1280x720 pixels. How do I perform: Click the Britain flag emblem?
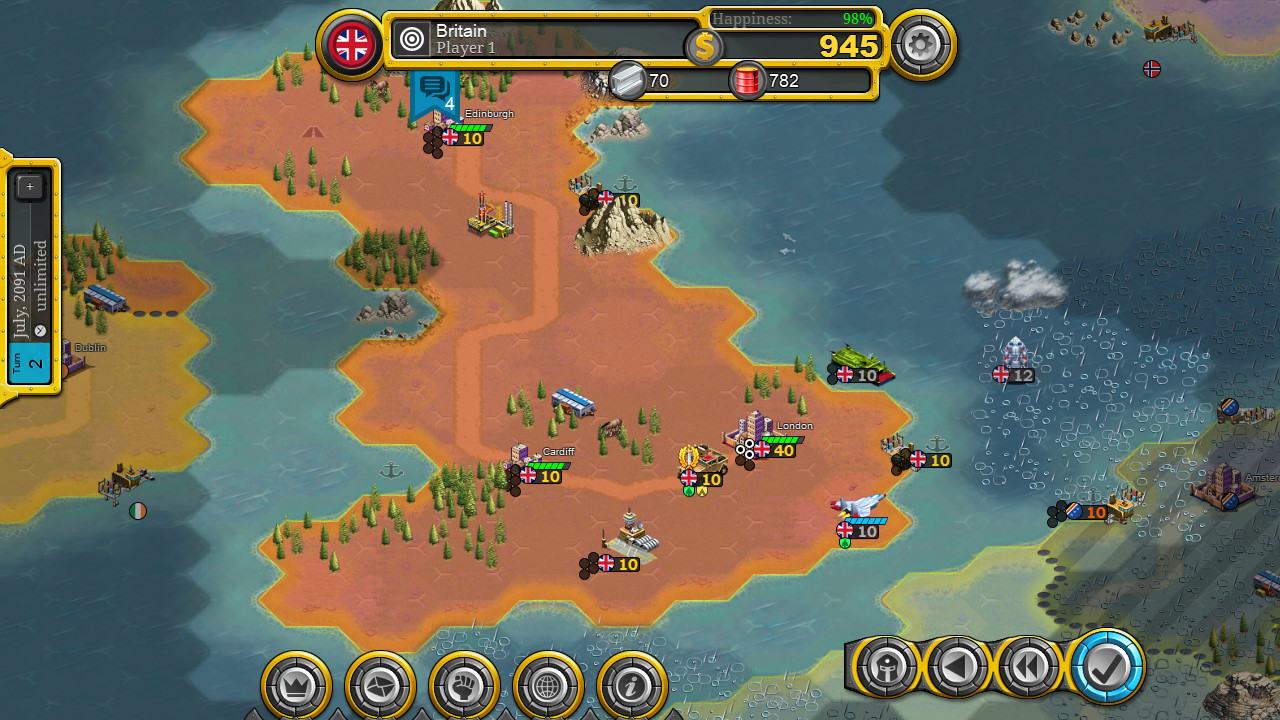pyautogui.click(x=351, y=44)
